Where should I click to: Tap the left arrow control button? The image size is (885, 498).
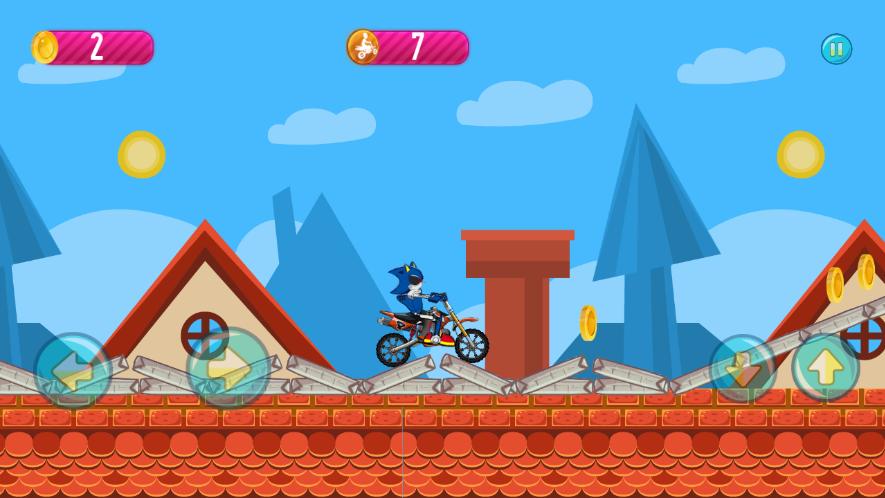click(72, 370)
